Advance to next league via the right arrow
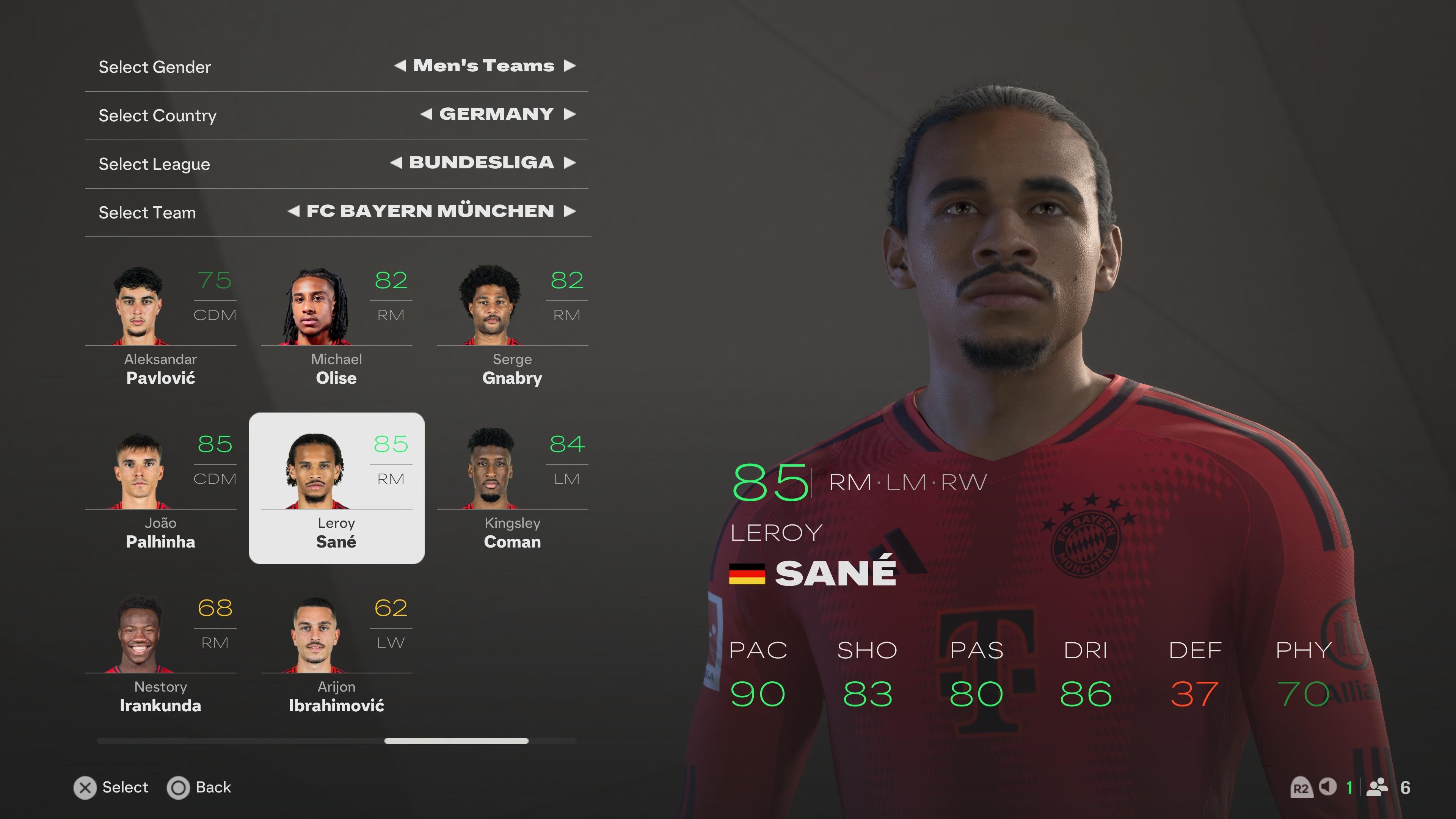This screenshot has width=1456, height=819. click(570, 163)
